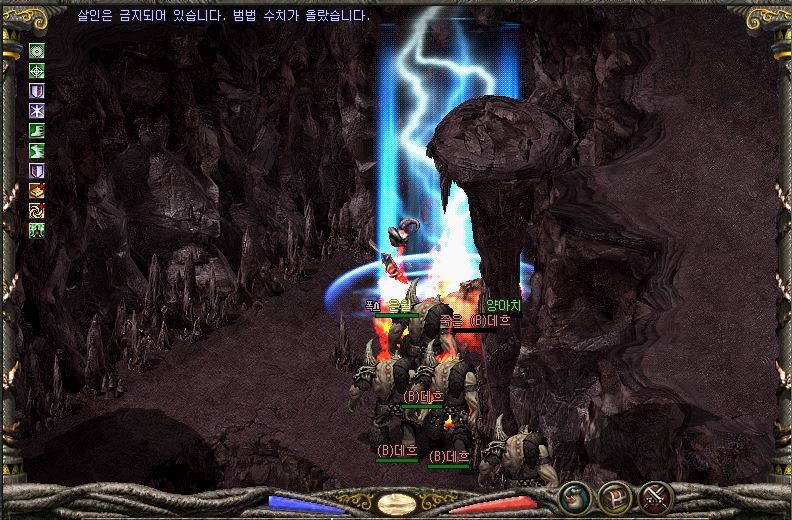Click the purple starburst buff icon
The image size is (792, 520).
click(37, 110)
